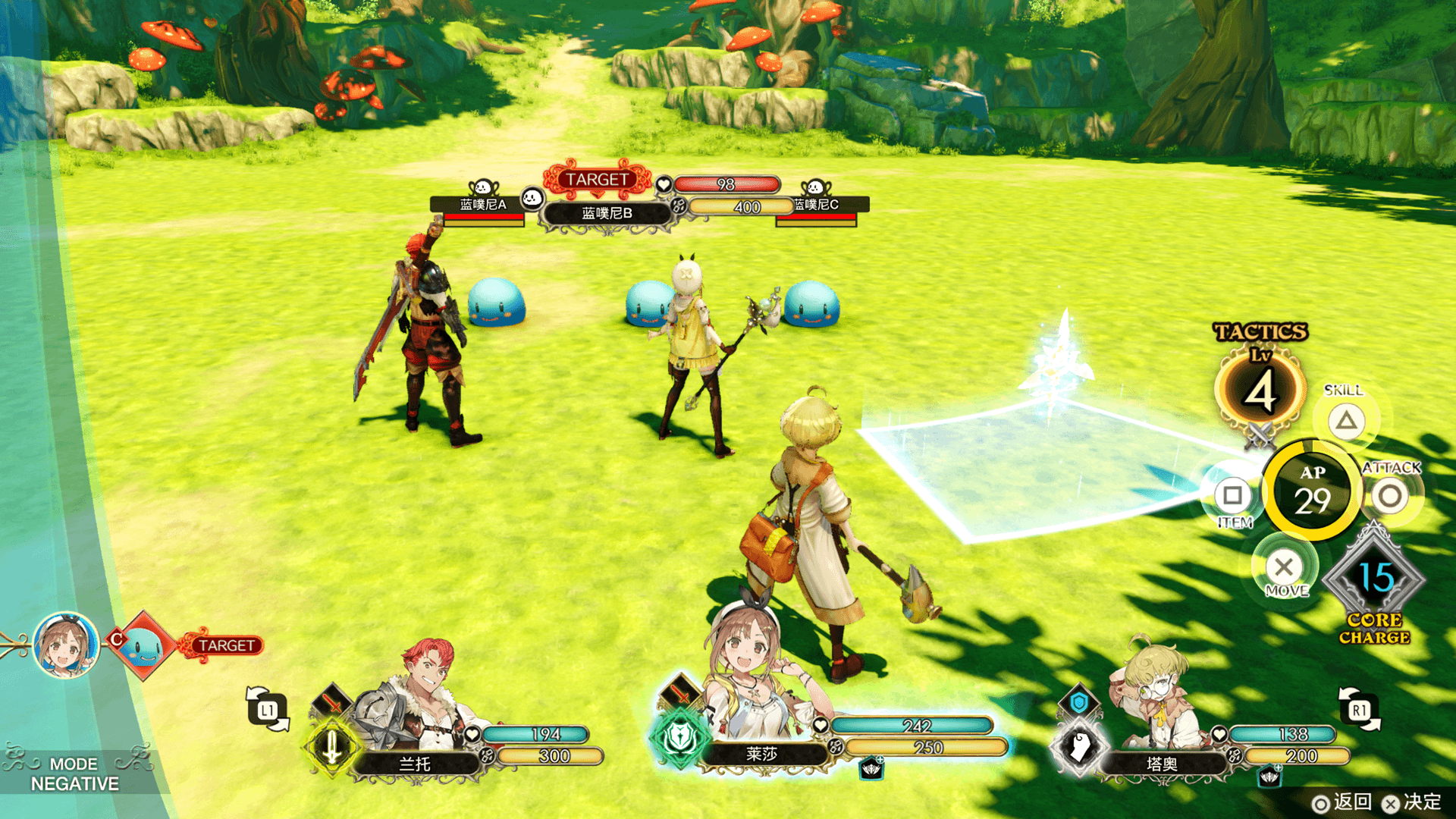Choose the ATTACK command

coord(1389,497)
